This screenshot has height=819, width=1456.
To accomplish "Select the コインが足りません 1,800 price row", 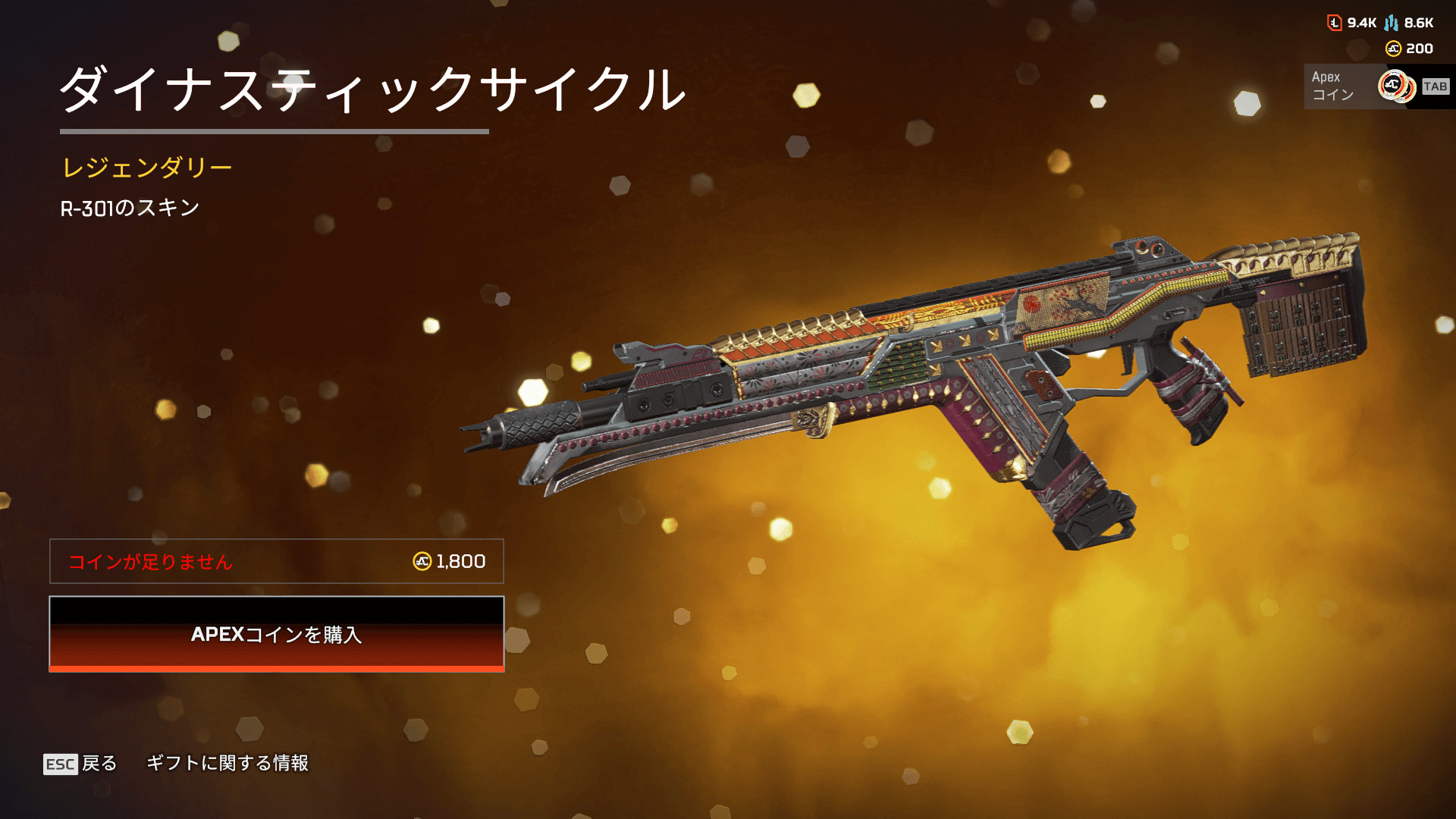I will [276, 561].
